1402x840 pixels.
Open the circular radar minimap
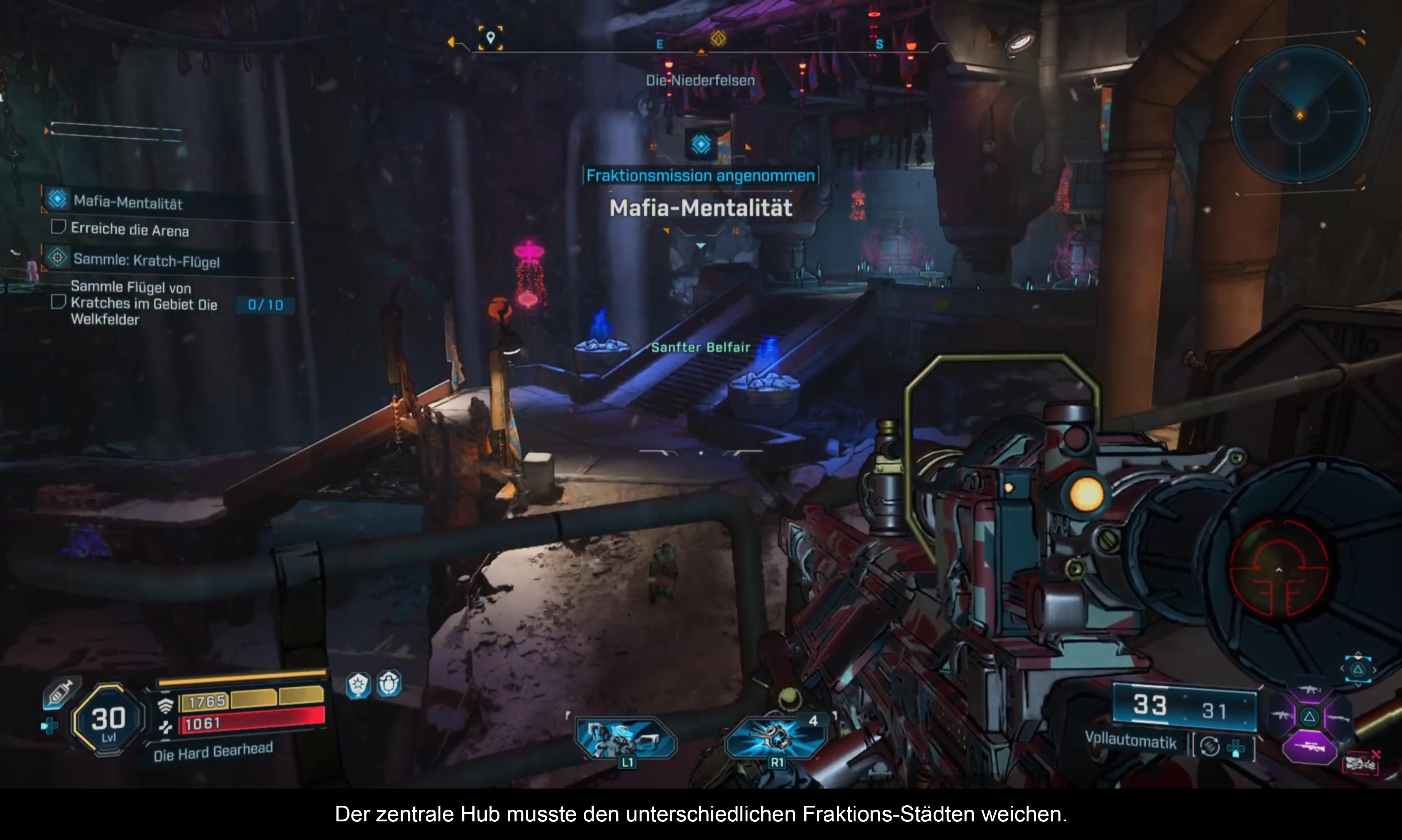point(1299,115)
